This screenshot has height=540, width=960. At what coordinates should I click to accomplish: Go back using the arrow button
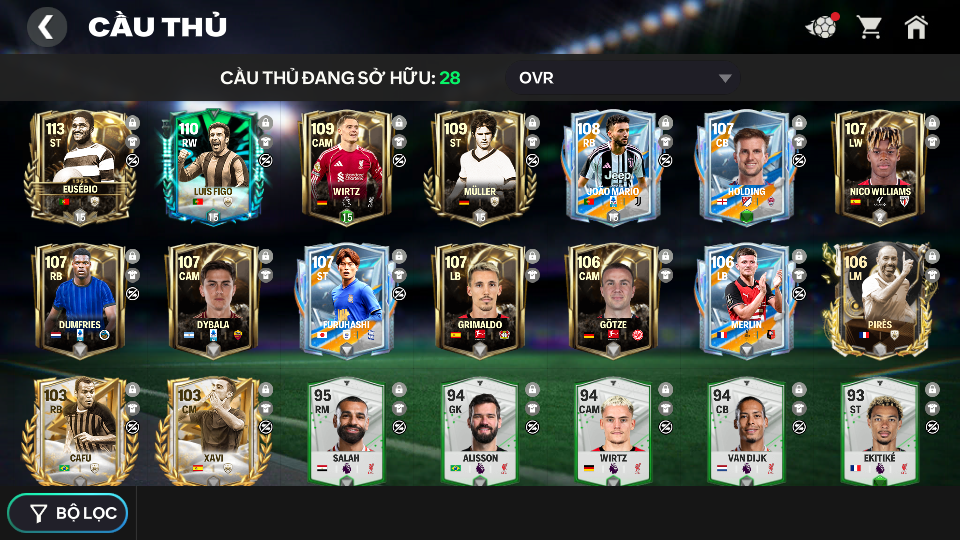[46, 27]
